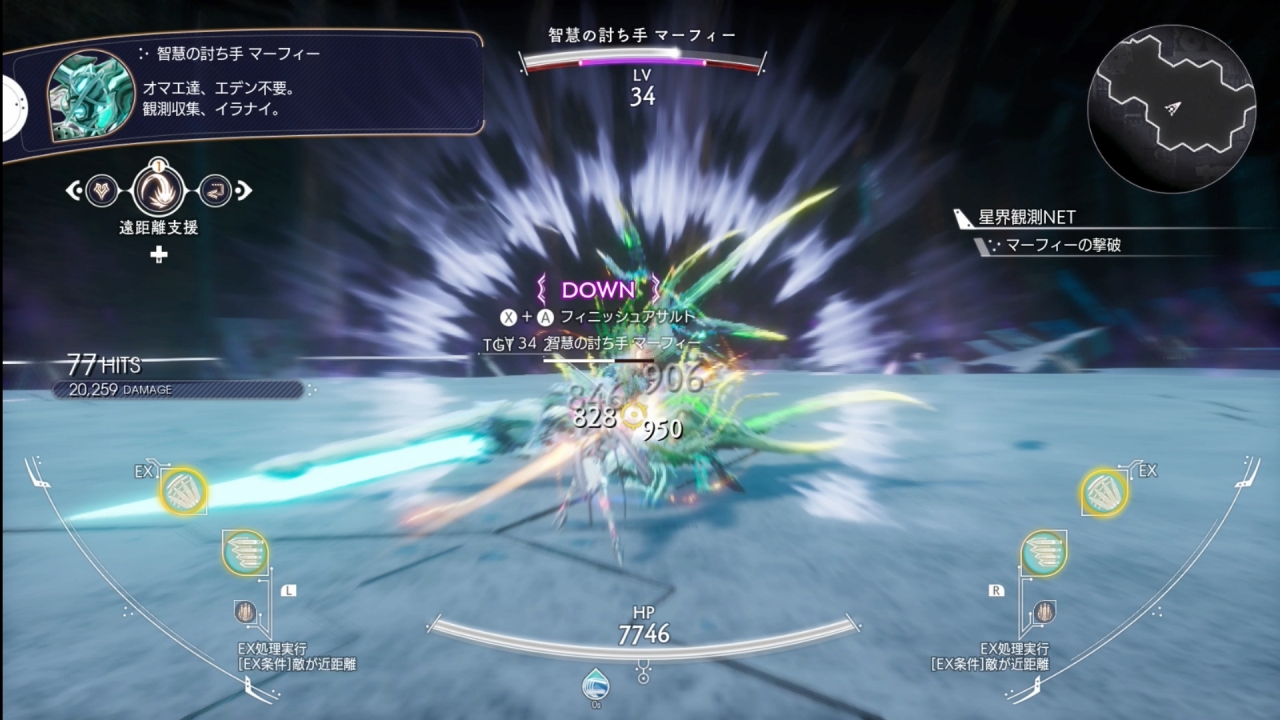Viewport: 1280px width, 720px height.
Task: Pick the return-arrow support skill icon
Action: (214, 189)
